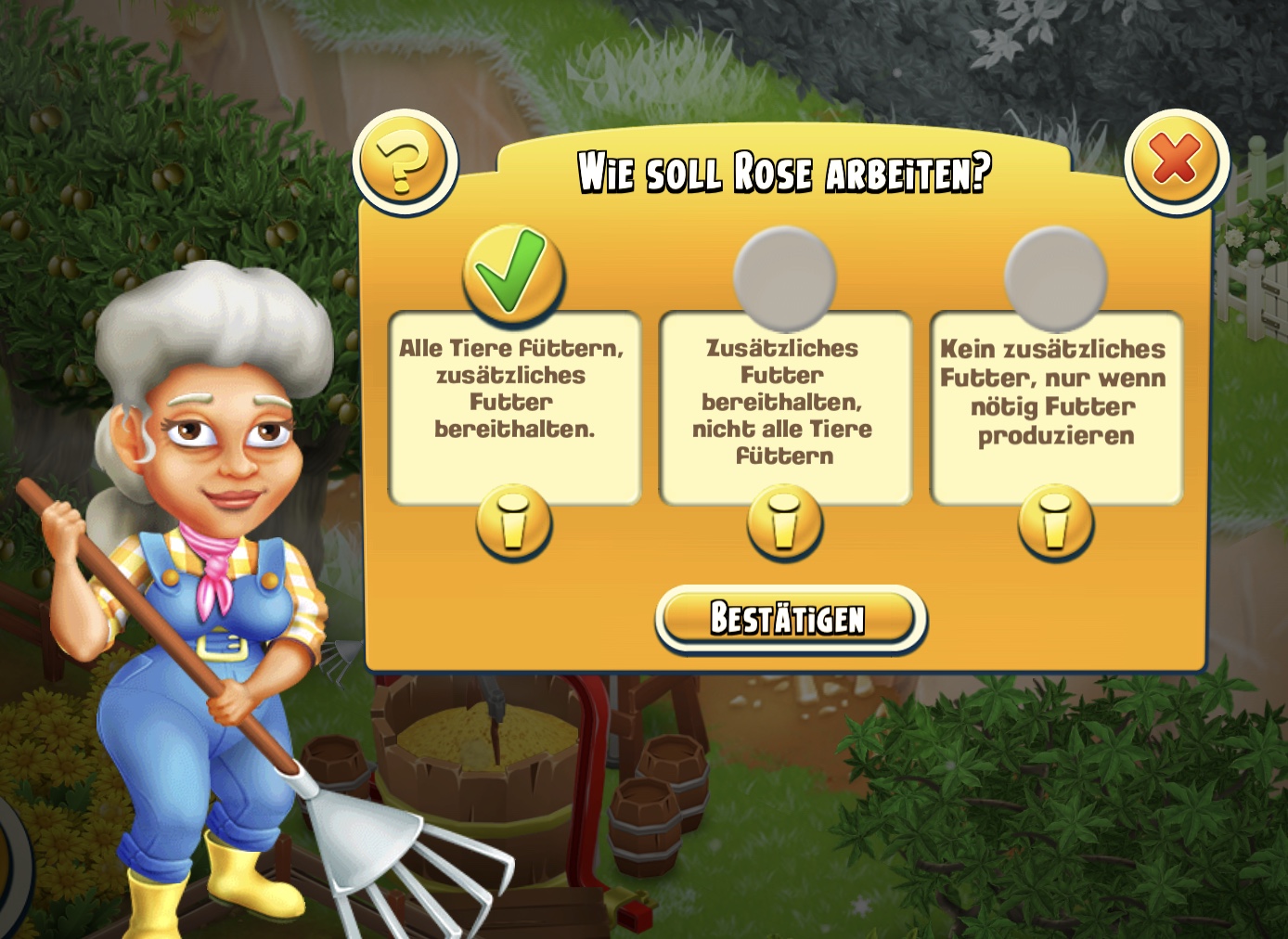Pick 'Kein zusätzliches Futter' option
The width and height of the screenshot is (1288, 939).
tap(1055, 277)
